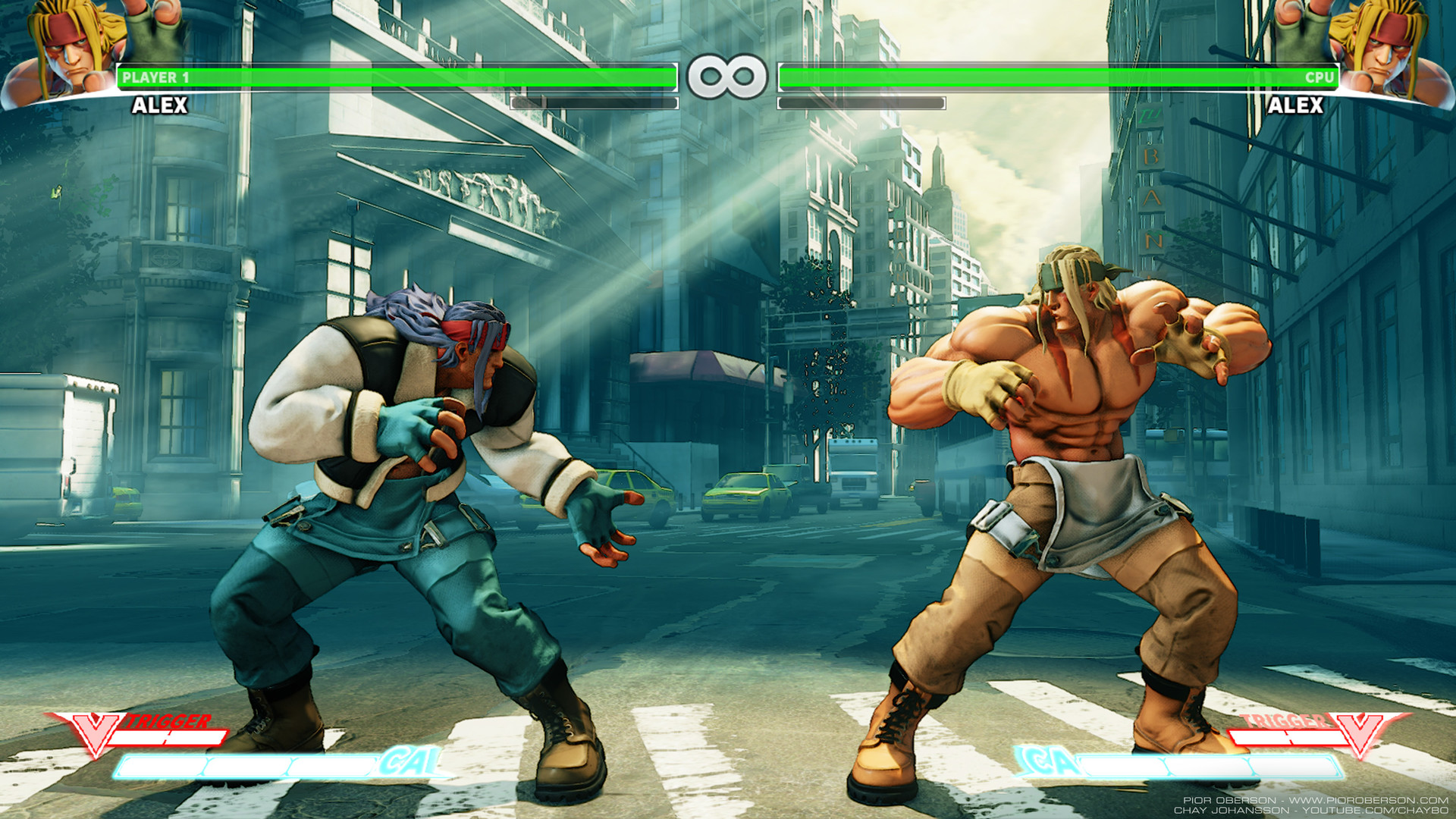Click Player 1's Alex portrait
This screenshot has width=1456, height=819.
(72, 52)
